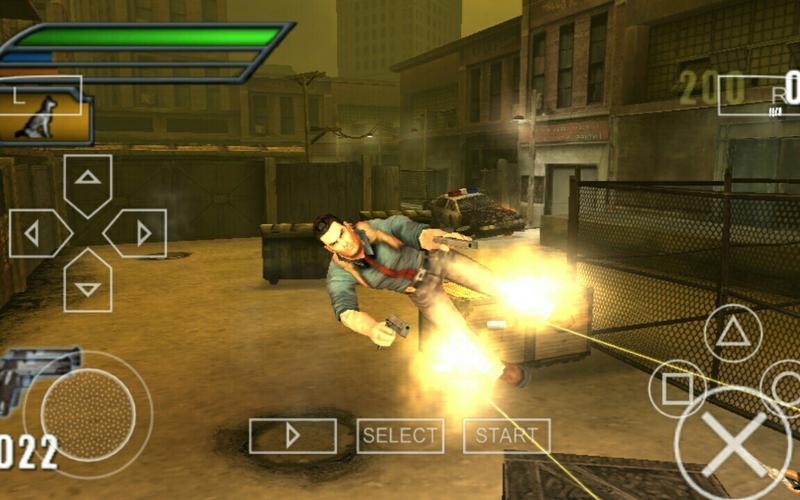800x500 pixels.
Task: Tap the square action button
Action: tap(677, 388)
